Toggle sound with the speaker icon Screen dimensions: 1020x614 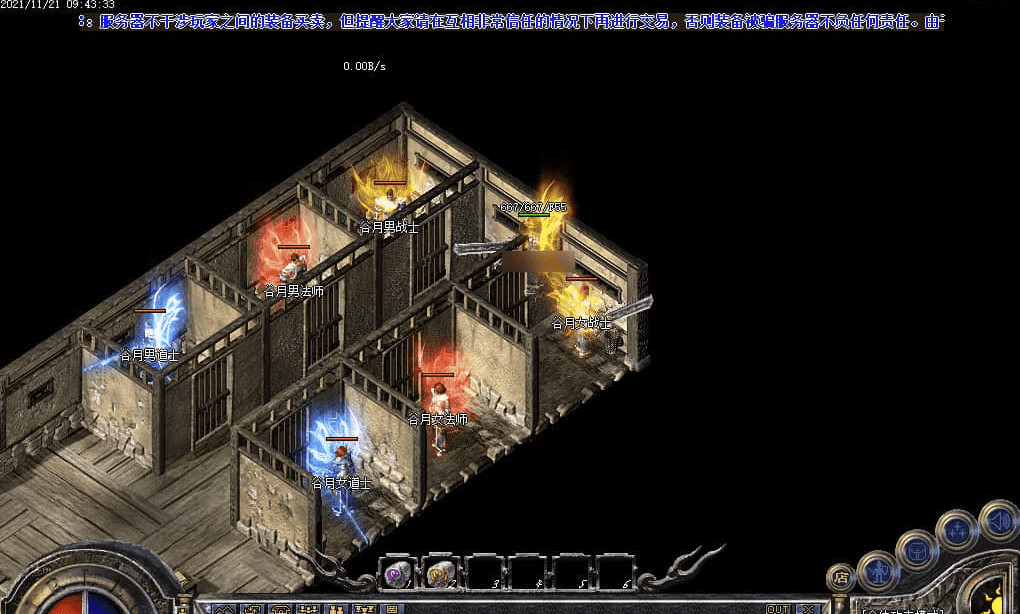click(x=997, y=520)
